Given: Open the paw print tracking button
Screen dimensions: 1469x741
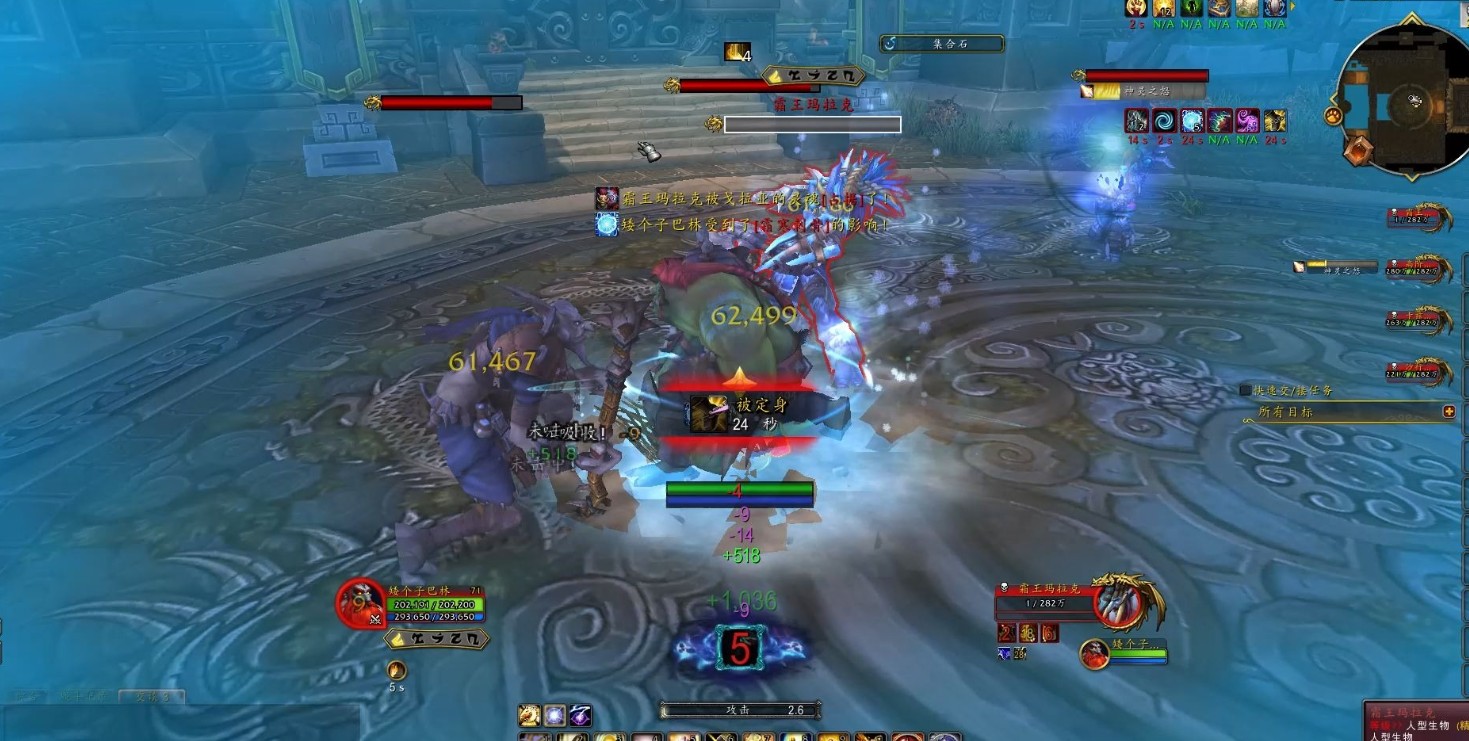Looking at the screenshot, I should pyautogui.click(x=1333, y=117).
